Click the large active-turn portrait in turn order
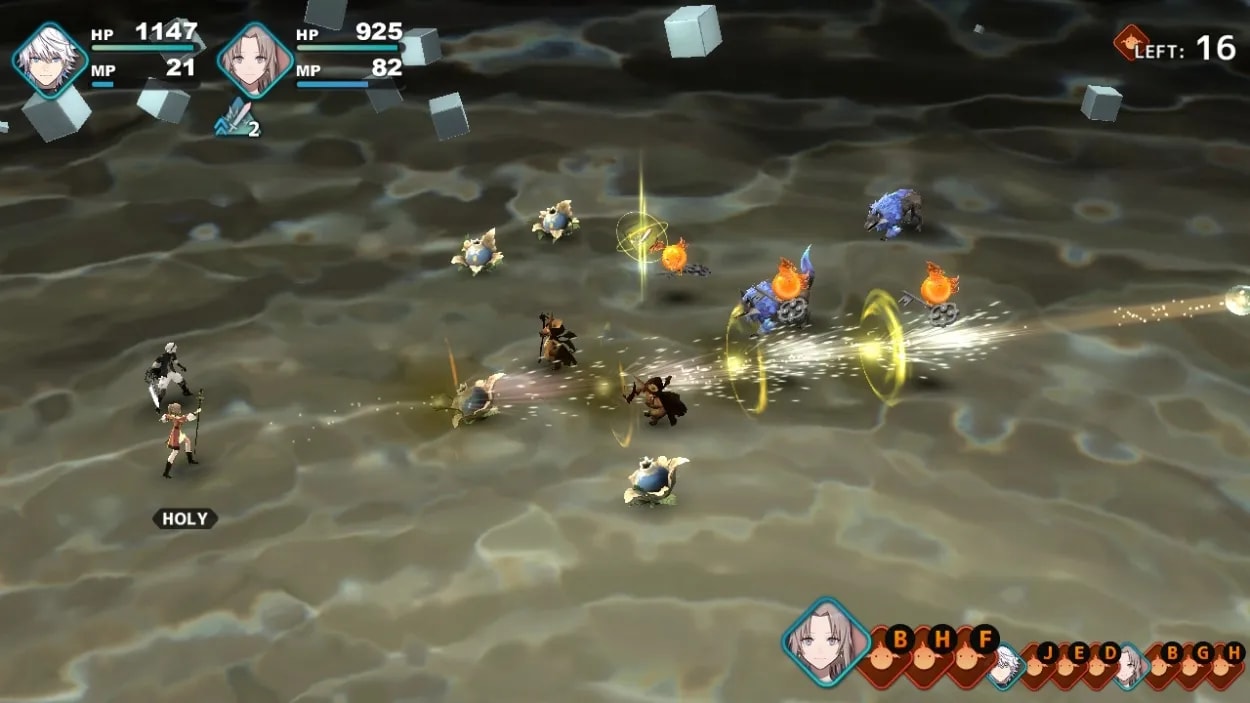Screen dimensions: 1250x703 [826, 641]
